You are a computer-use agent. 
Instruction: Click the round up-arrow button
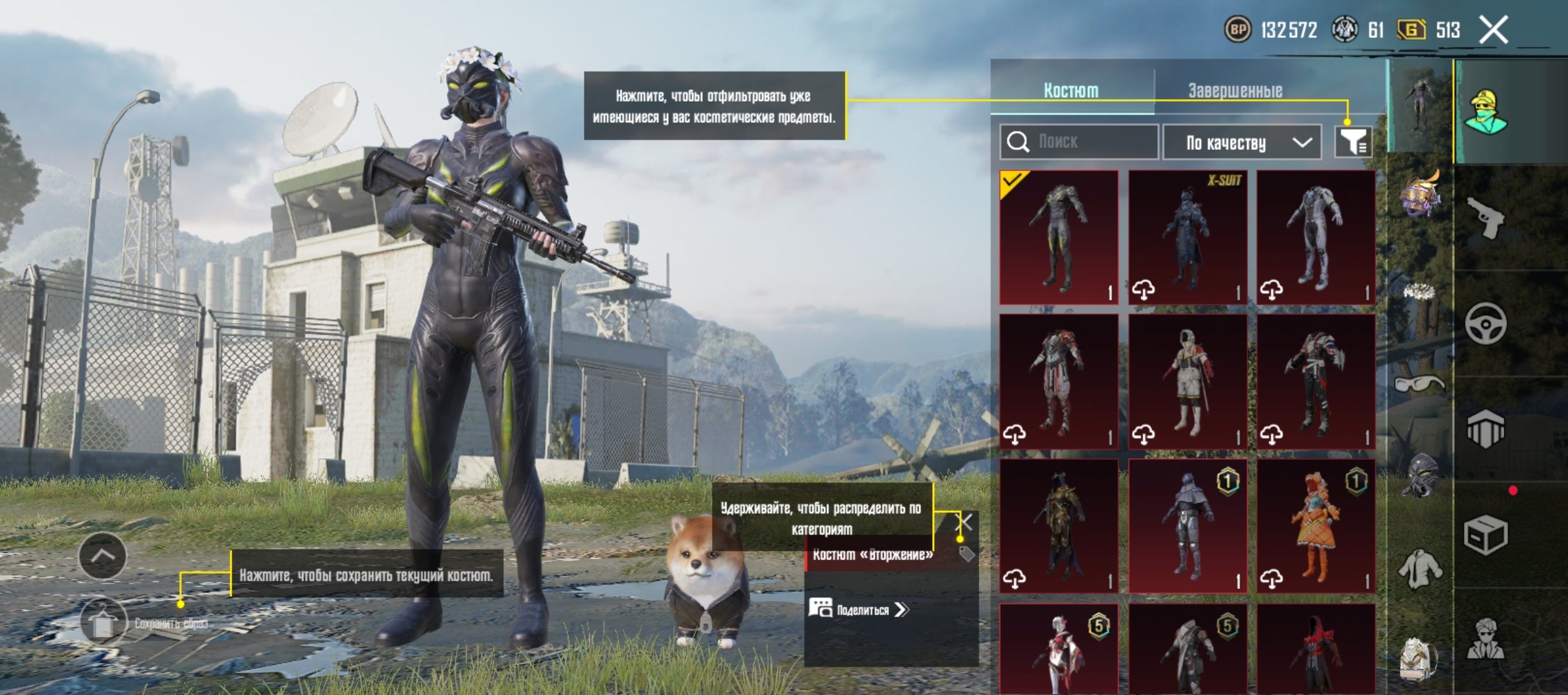tap(103, 555)
